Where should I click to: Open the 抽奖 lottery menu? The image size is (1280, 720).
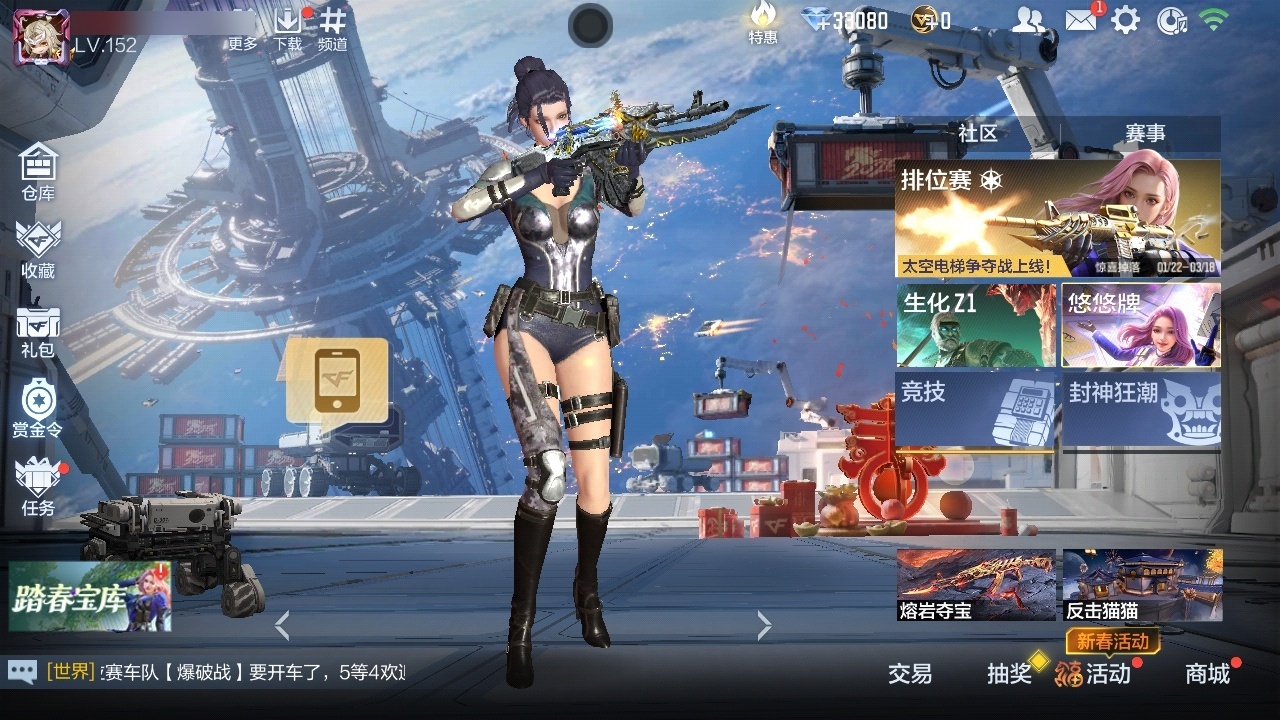1009,673
